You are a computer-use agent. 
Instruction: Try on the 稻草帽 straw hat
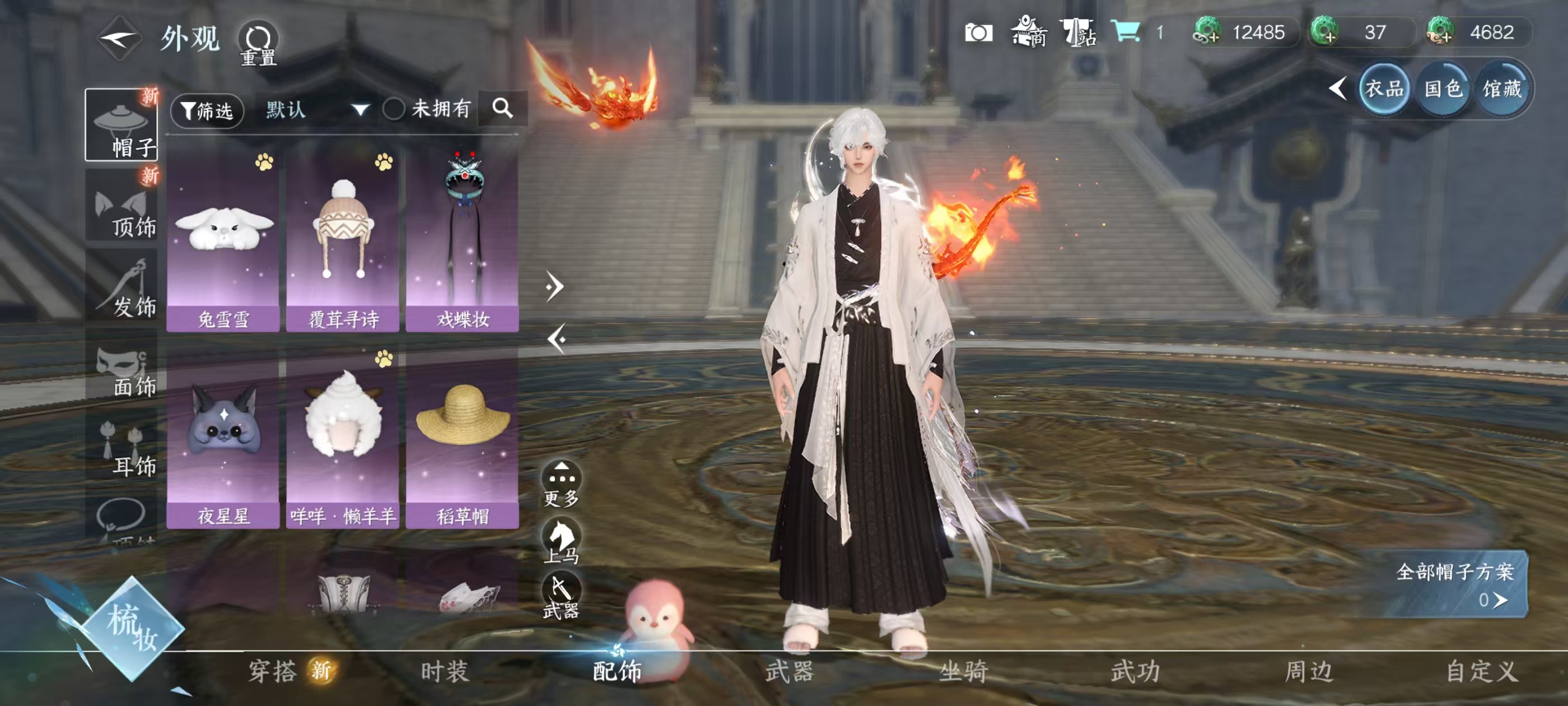pos(463,438)
